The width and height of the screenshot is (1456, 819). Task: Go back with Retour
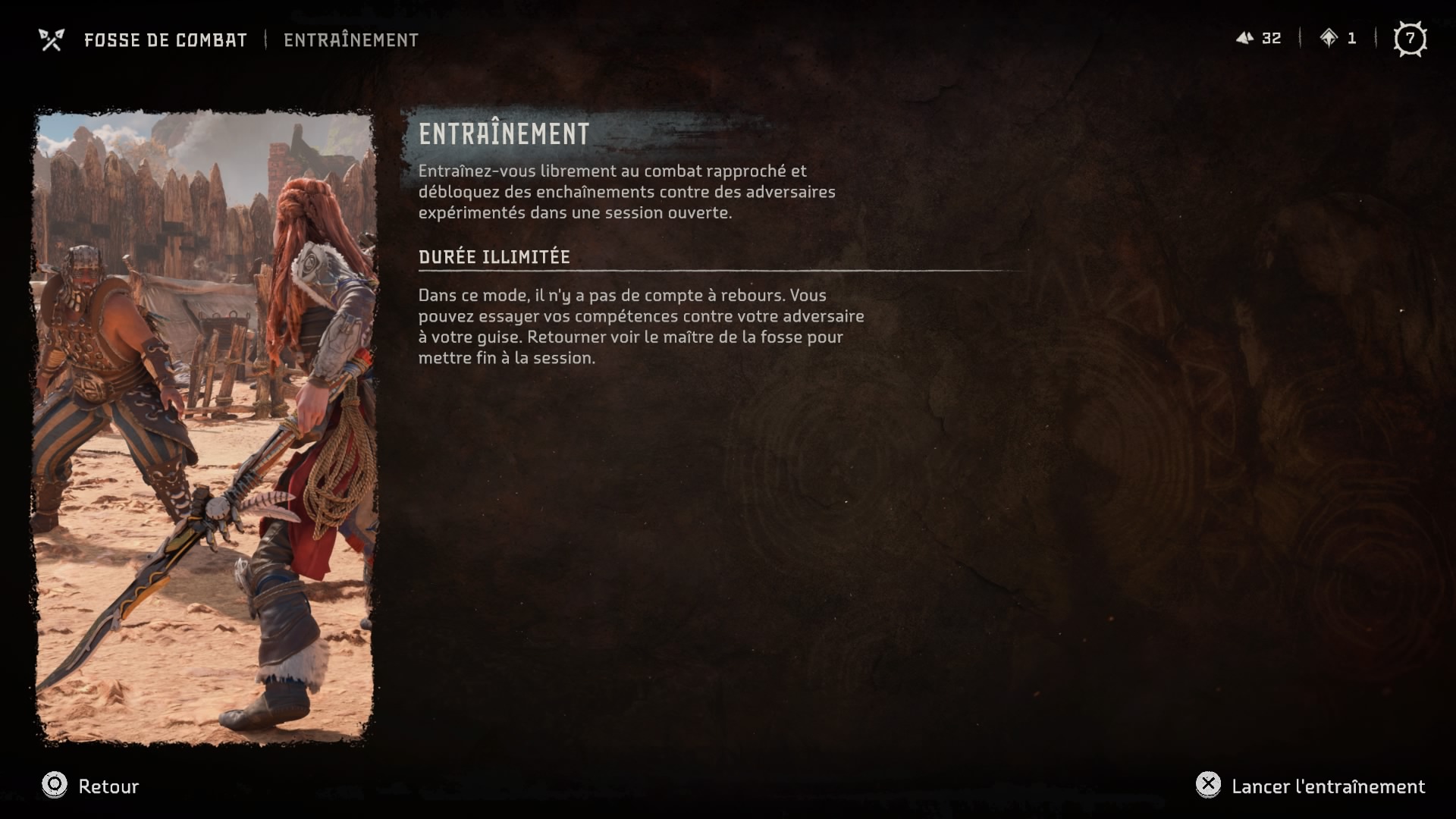click(x=91, y=786)
